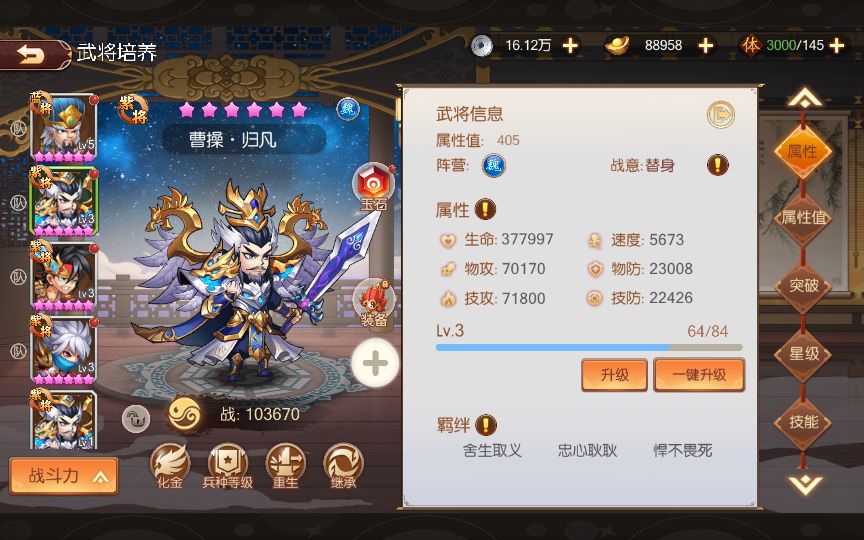This screenshot has width=864, height=540.
Task: Add more gold ingots with plus button
Action: coord(706,45)
